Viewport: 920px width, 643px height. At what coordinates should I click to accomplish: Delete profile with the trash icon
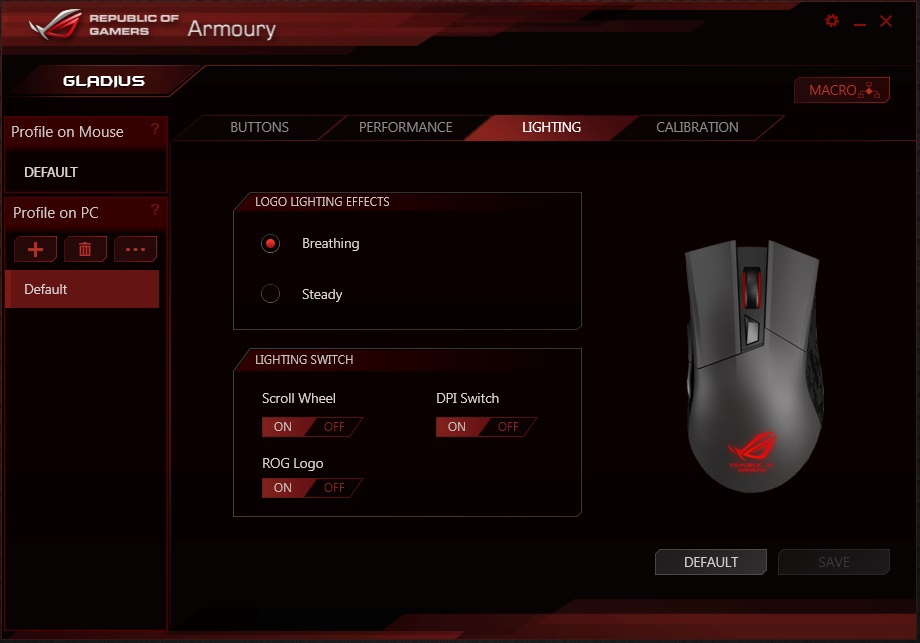coord(85,249)
